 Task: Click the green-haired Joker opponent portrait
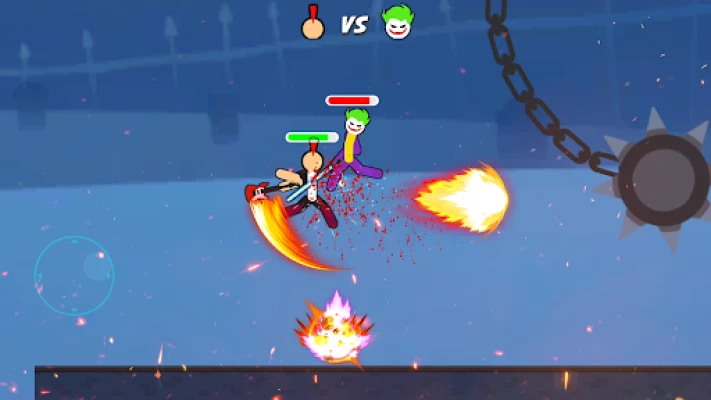[x=397, y=23]
